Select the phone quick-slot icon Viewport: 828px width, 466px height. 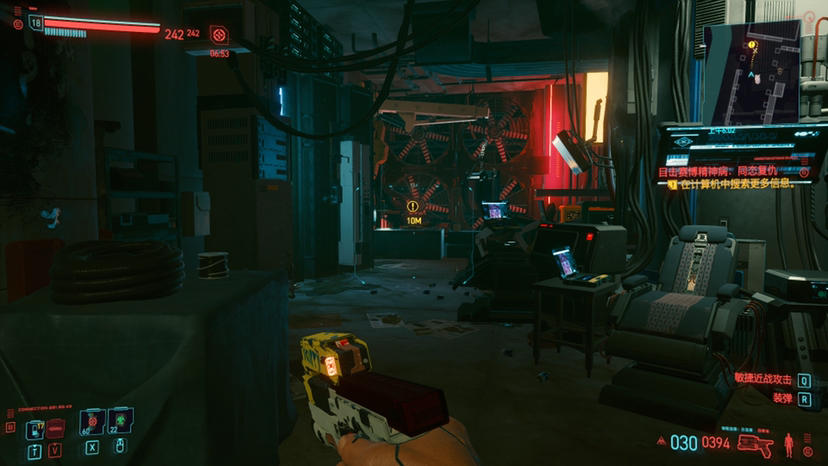(x=35, y=430)
